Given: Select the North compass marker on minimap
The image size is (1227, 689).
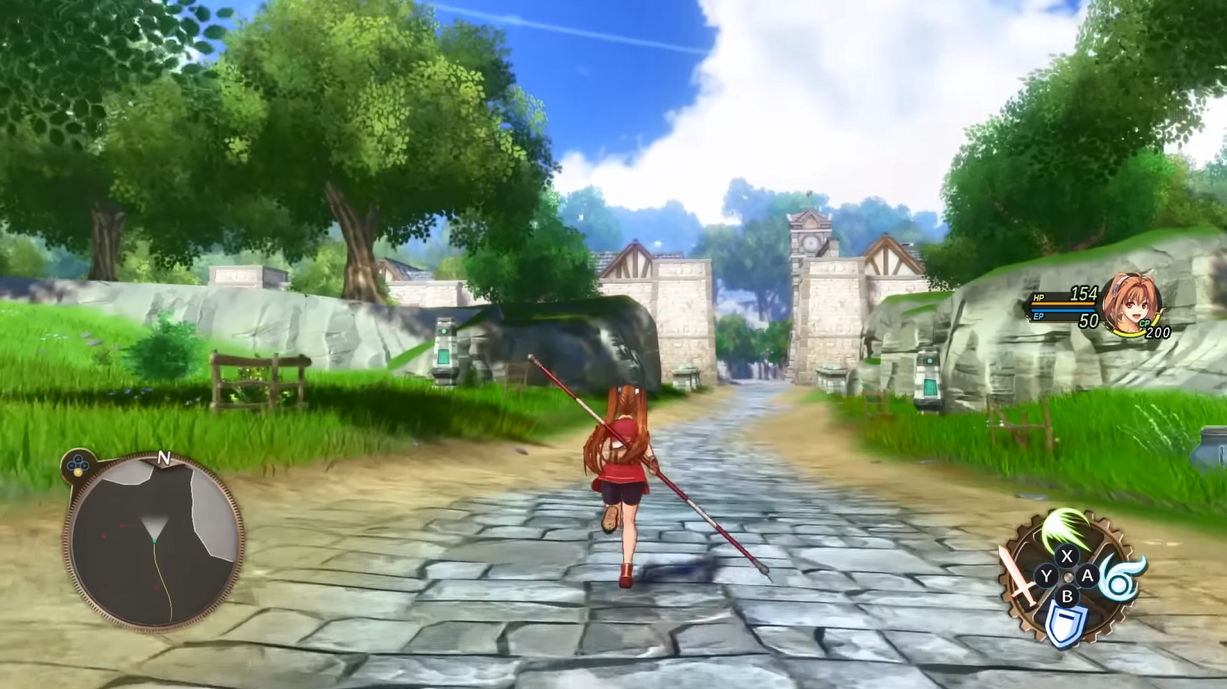Looking at the screenshot, I should coord(164,459).
